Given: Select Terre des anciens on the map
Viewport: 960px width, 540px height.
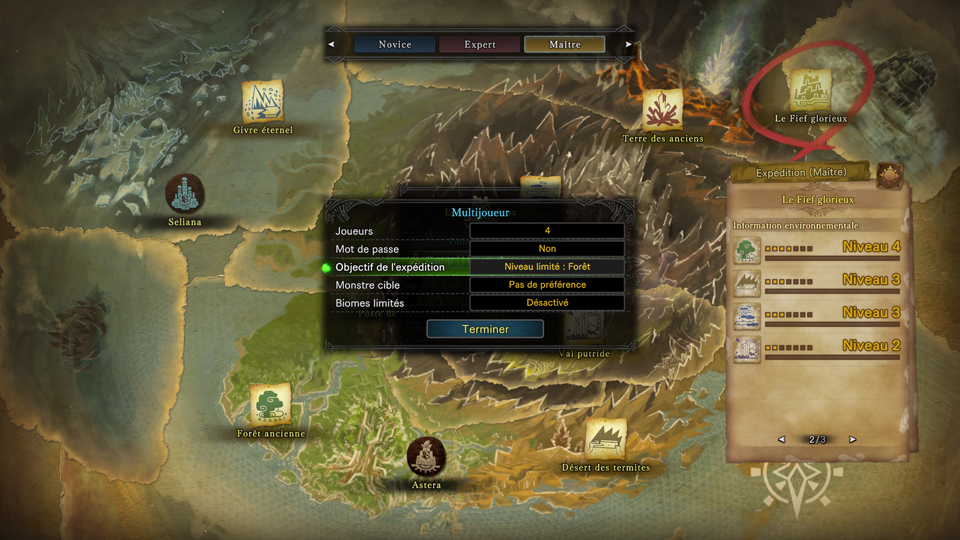Looking at the screenshot, I should click(x=662, y=109).
